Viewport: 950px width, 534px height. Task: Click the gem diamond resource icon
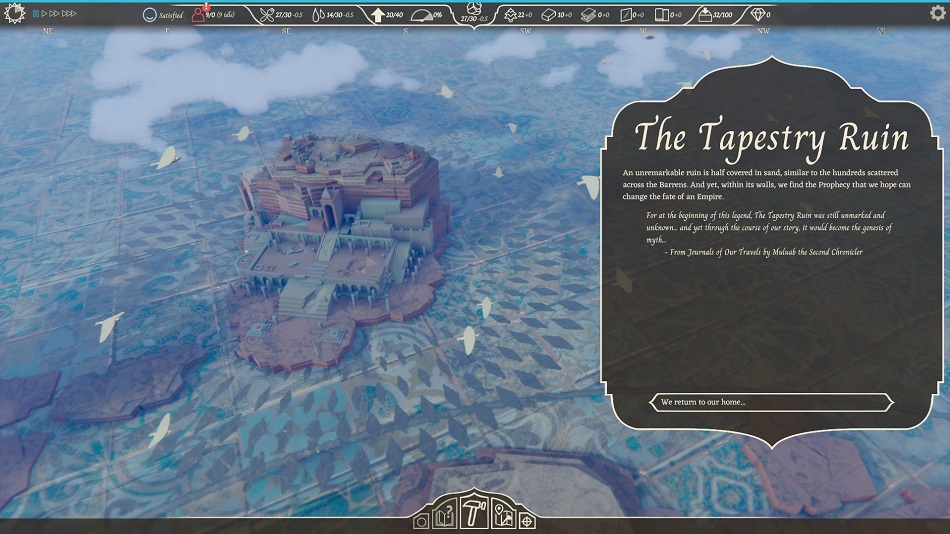[758, 15]
